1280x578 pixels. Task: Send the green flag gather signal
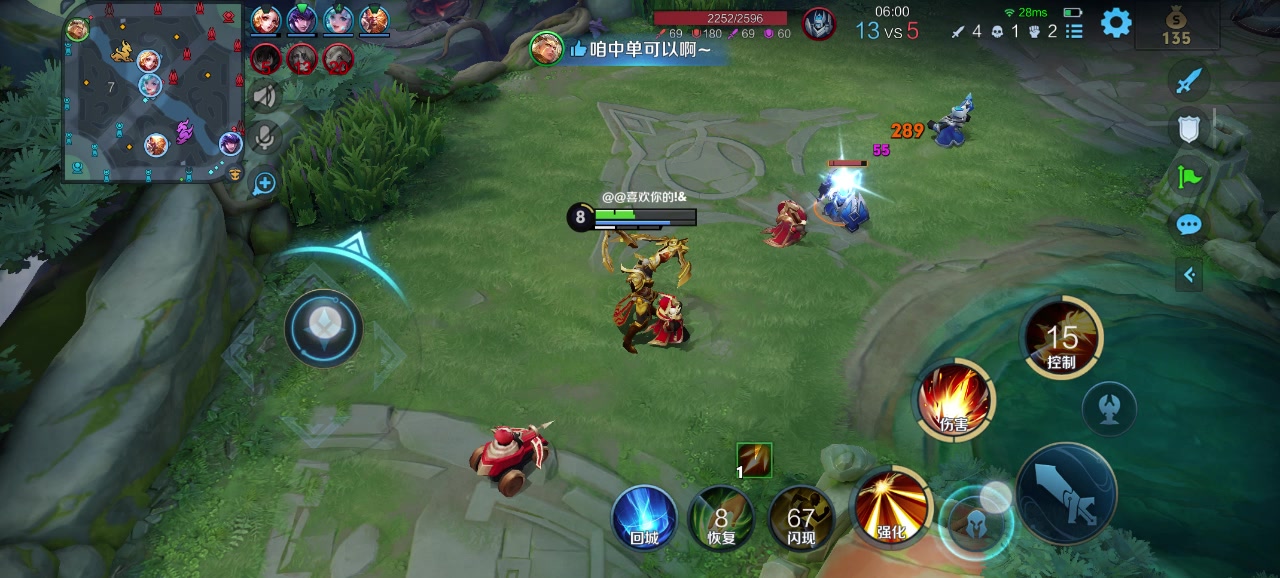(1188, 177)
